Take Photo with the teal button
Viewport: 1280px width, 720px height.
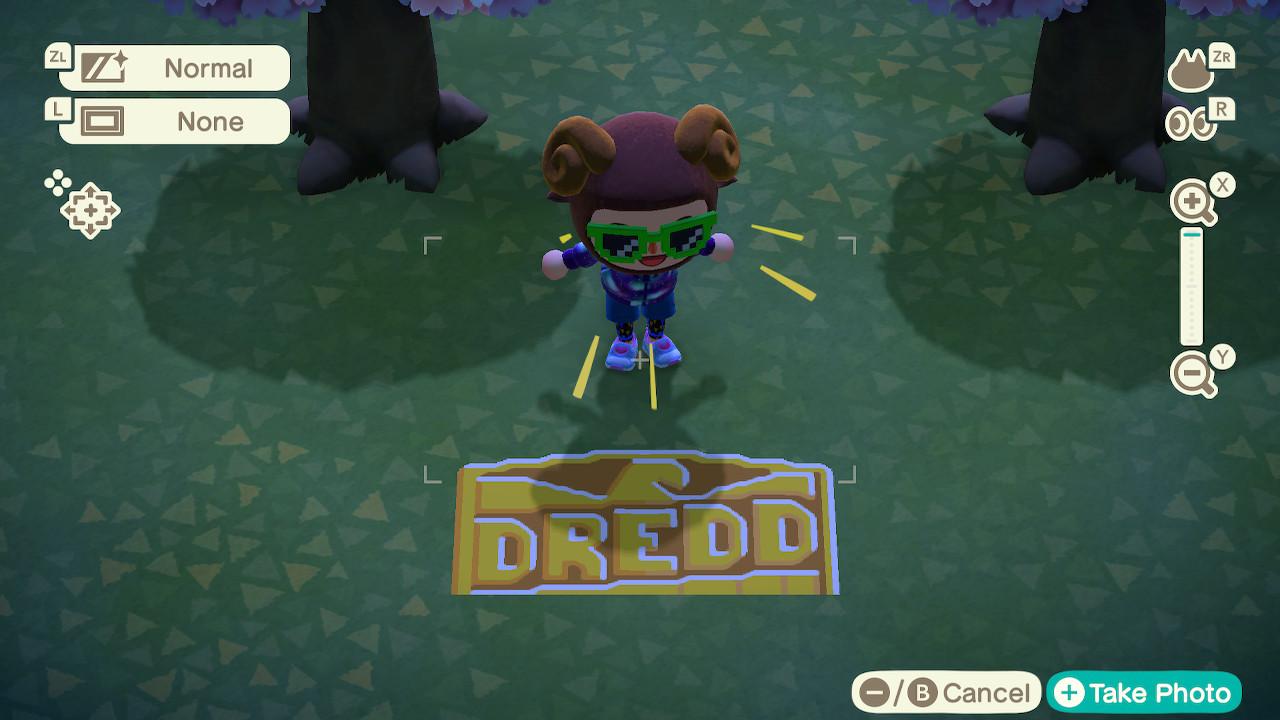tap(1144, 693)
